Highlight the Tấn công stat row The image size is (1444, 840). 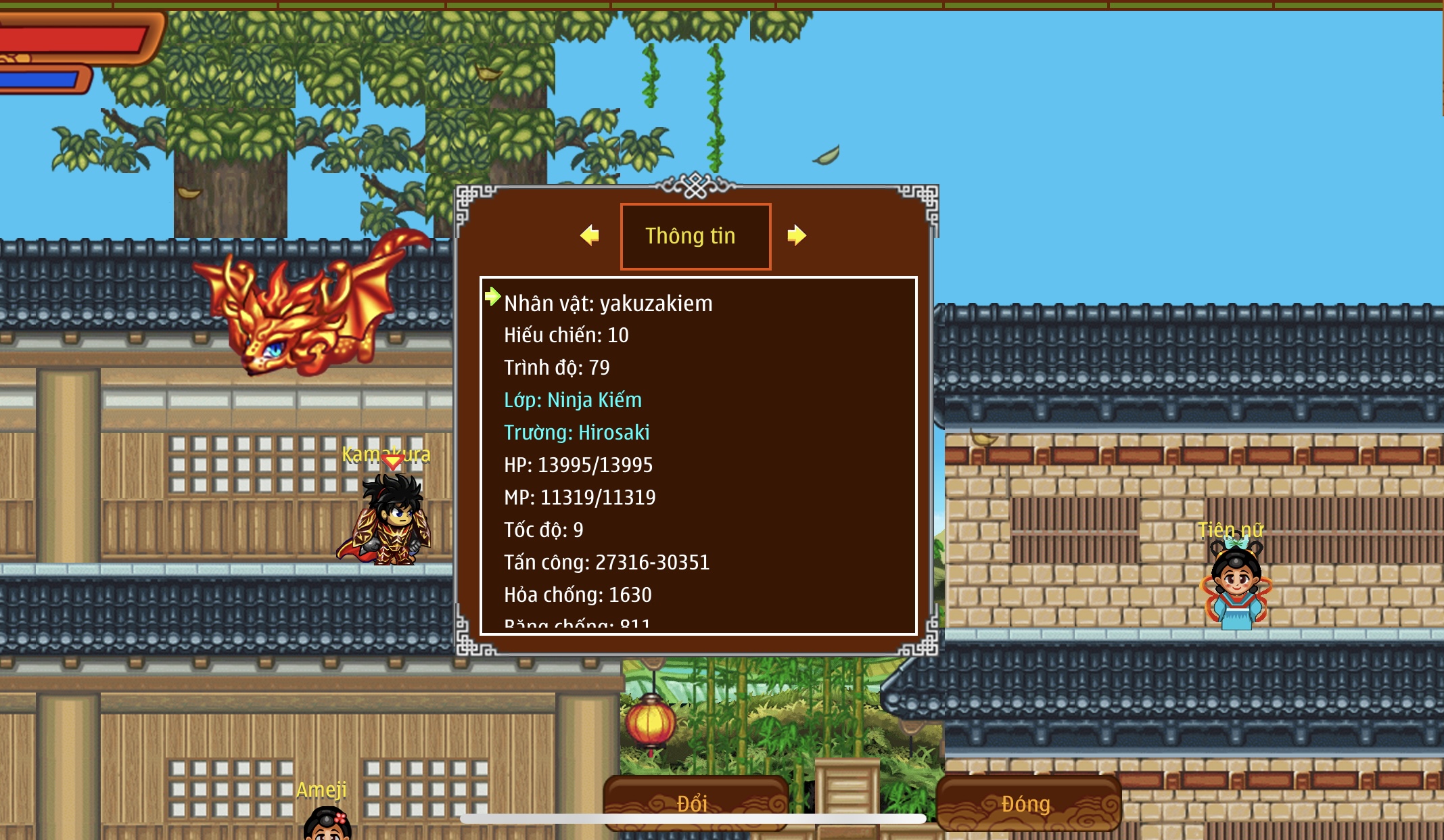tap(607, 563)
